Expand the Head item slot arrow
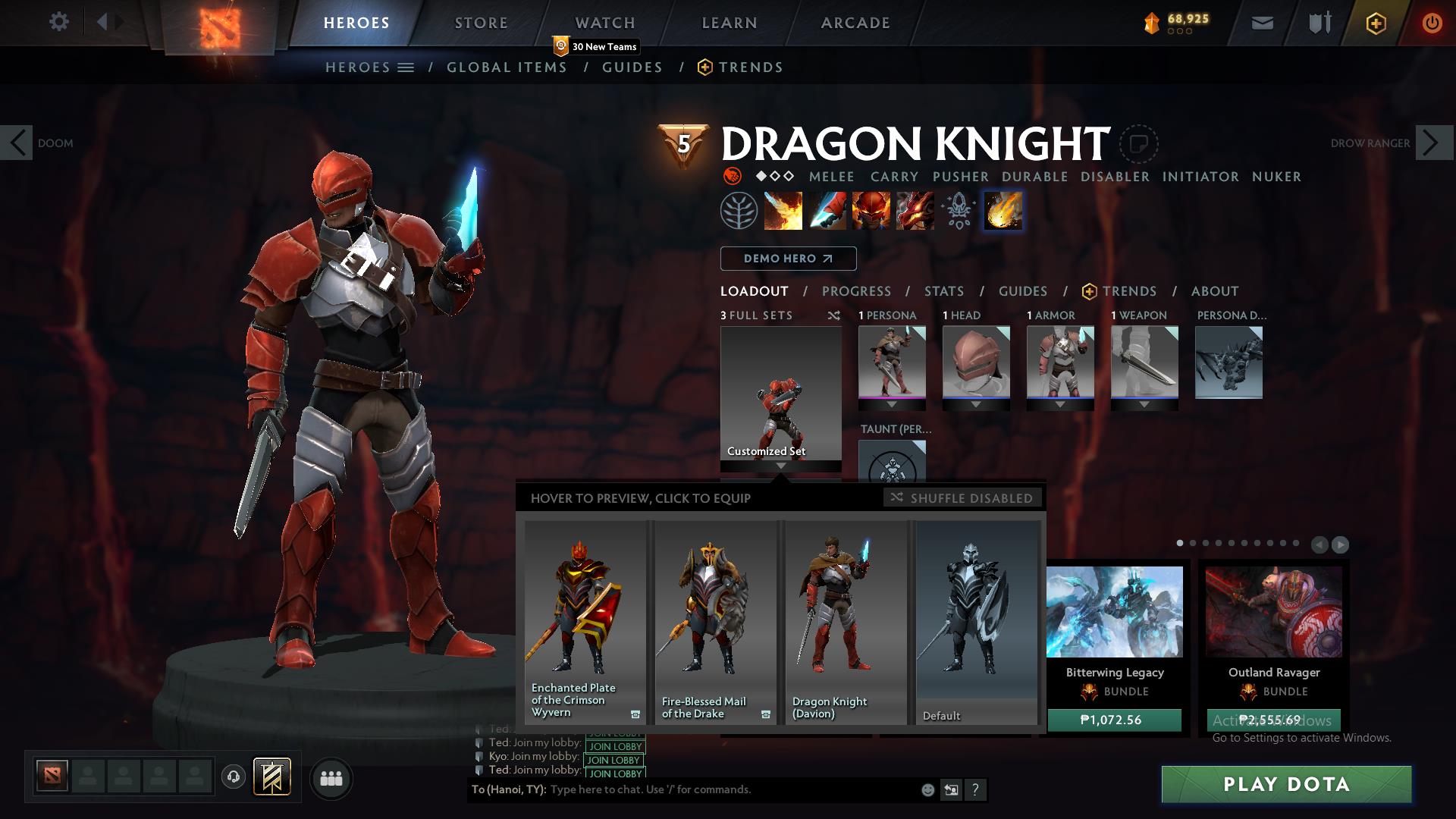 tap(977, 403)
